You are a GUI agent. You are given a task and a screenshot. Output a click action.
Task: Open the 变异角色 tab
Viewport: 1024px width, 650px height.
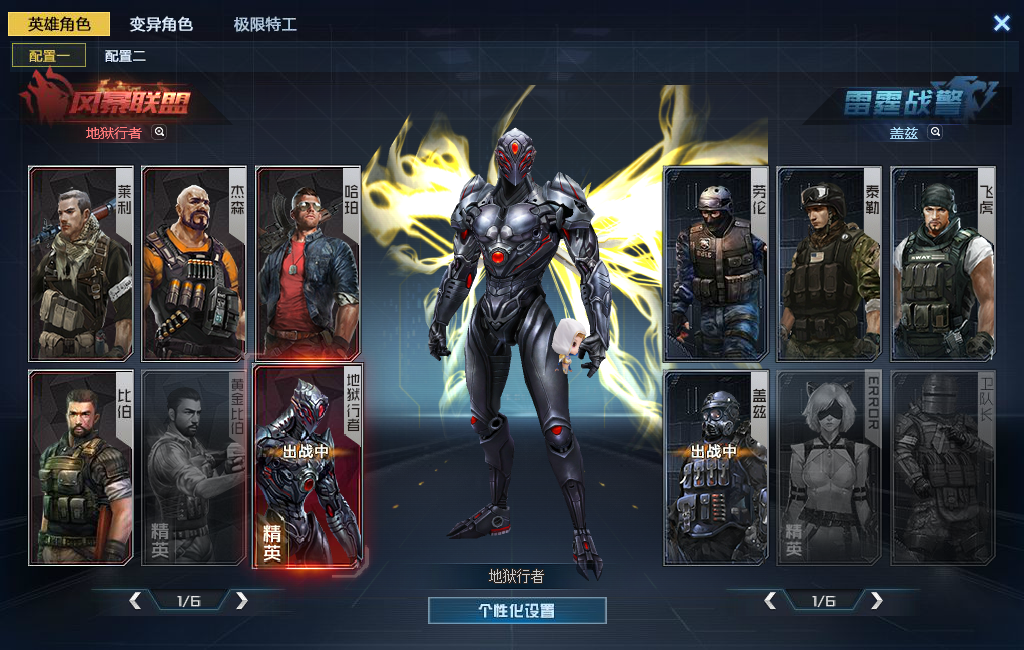[161, 24]
